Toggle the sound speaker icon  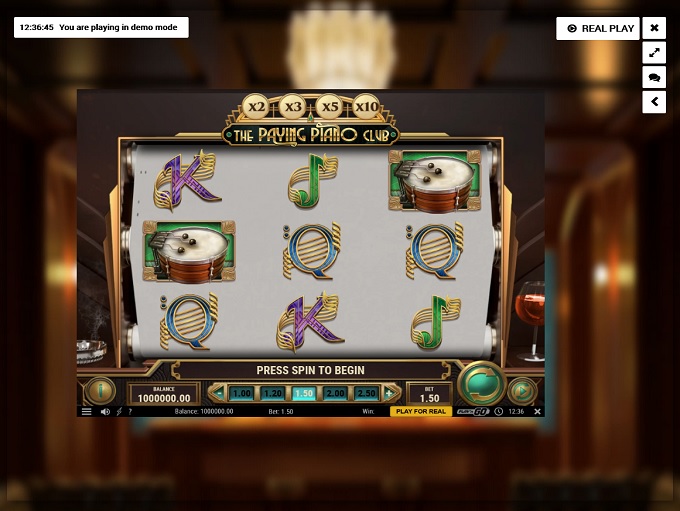pyautogui.click(x=105, y=411)
